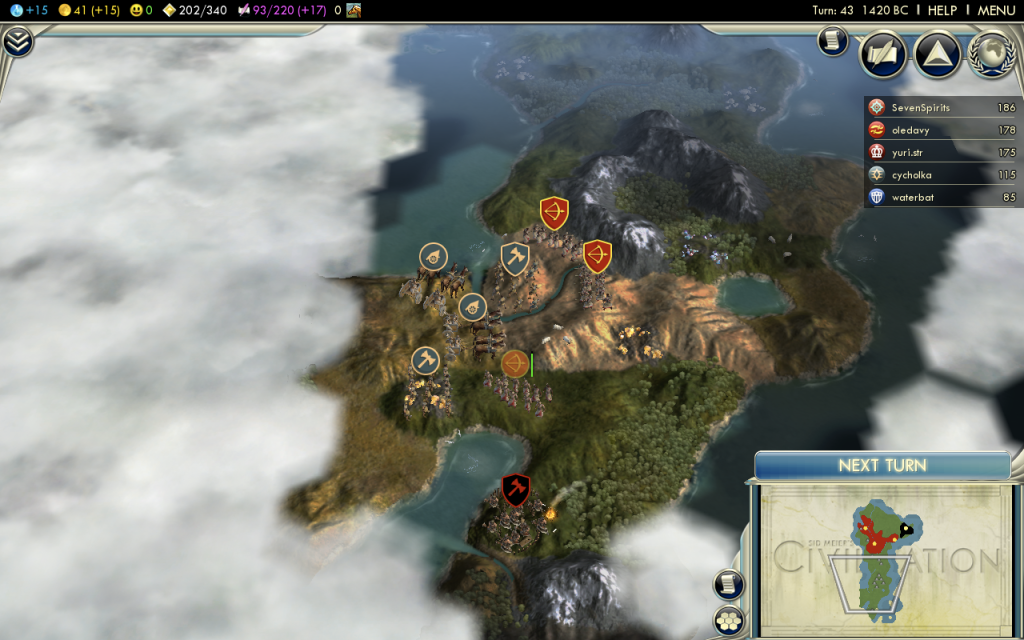Open map options scroll button beside minimap
The image size is (1024, 640).
(729, 585)
